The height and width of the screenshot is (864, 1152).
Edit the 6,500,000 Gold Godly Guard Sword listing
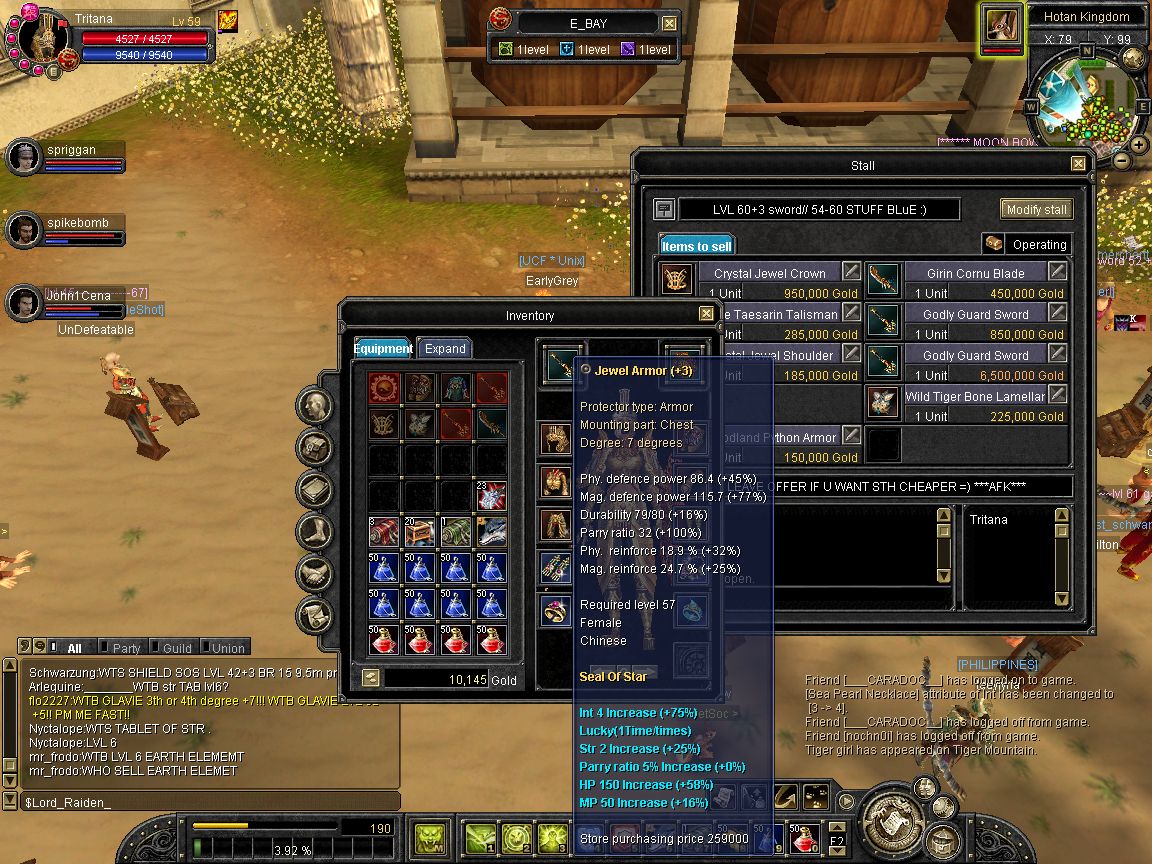point(1056,354)
